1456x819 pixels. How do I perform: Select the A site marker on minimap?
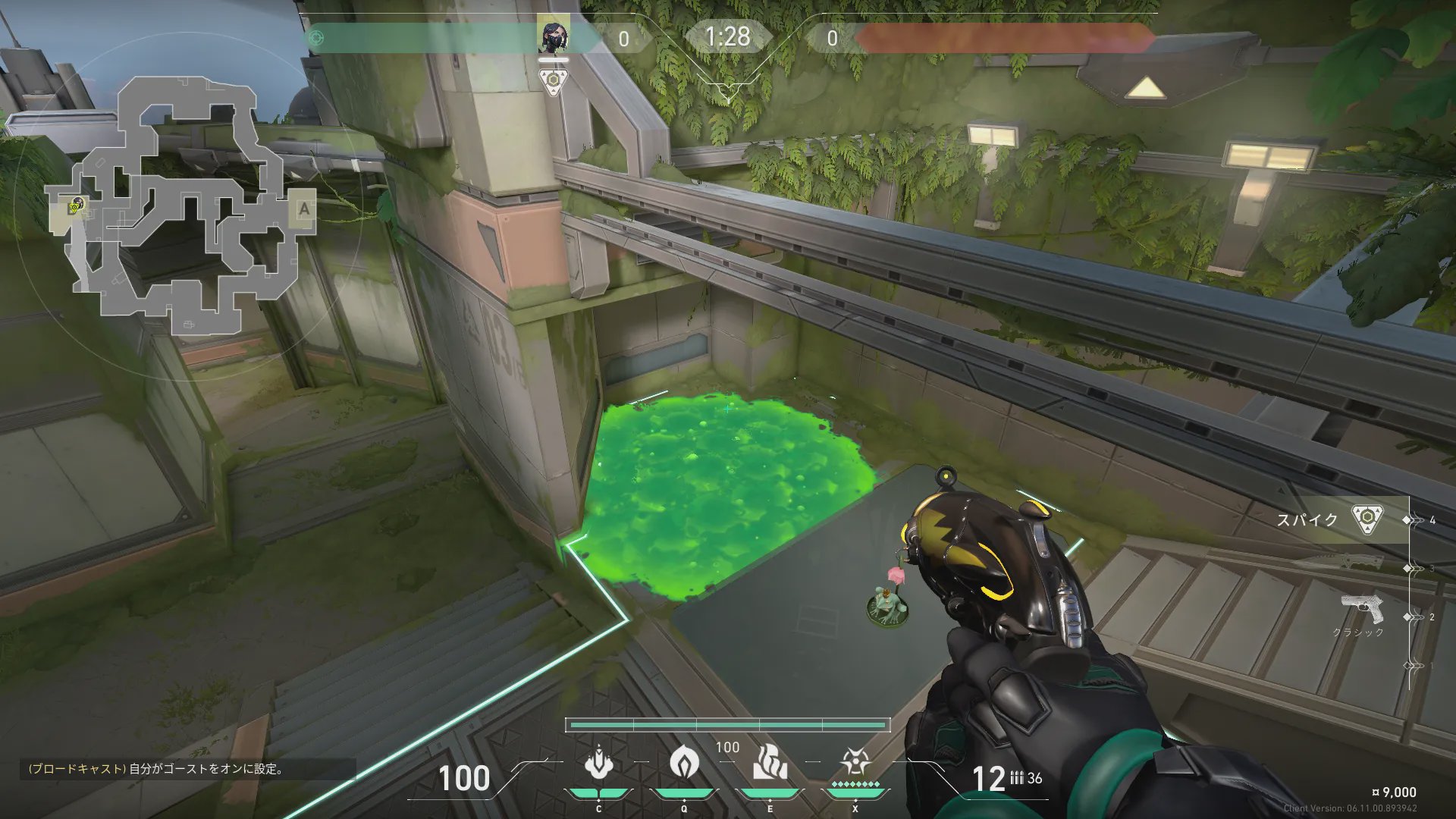304,209
